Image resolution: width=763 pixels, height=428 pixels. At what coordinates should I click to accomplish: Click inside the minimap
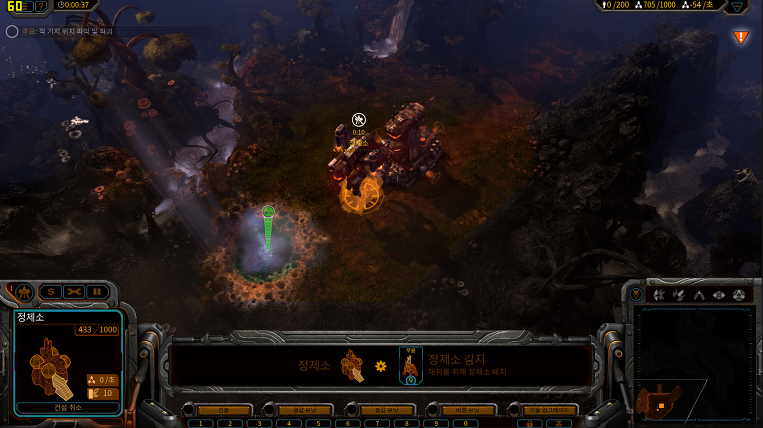(694, 360)
